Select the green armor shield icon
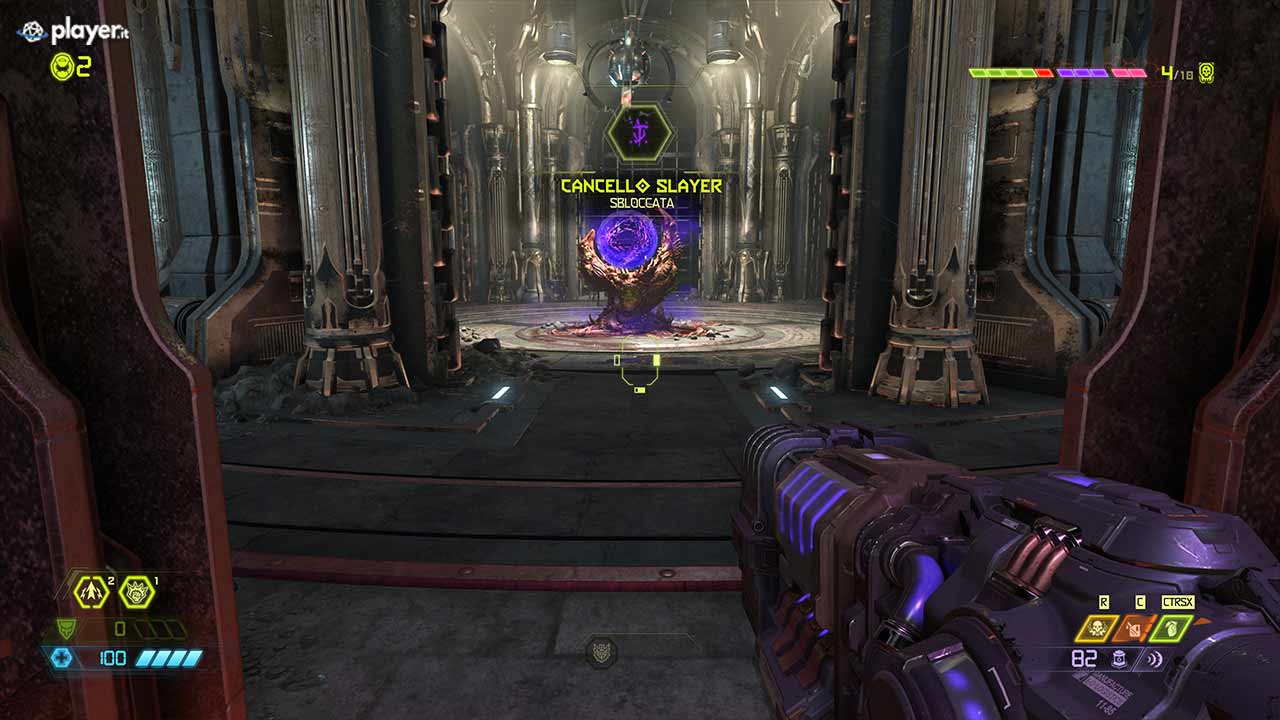 point(64,629)
